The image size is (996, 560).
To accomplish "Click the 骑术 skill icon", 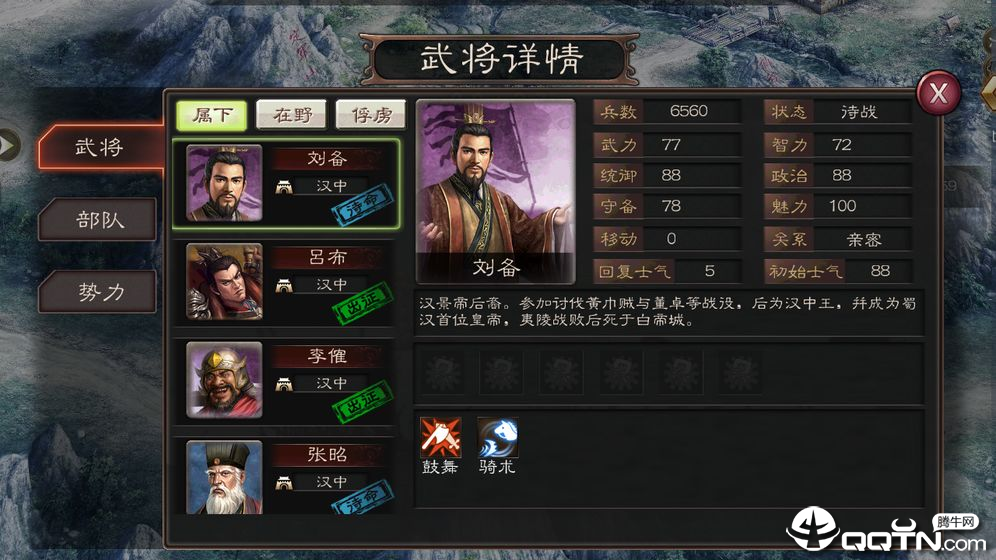I will click(497, 438).
